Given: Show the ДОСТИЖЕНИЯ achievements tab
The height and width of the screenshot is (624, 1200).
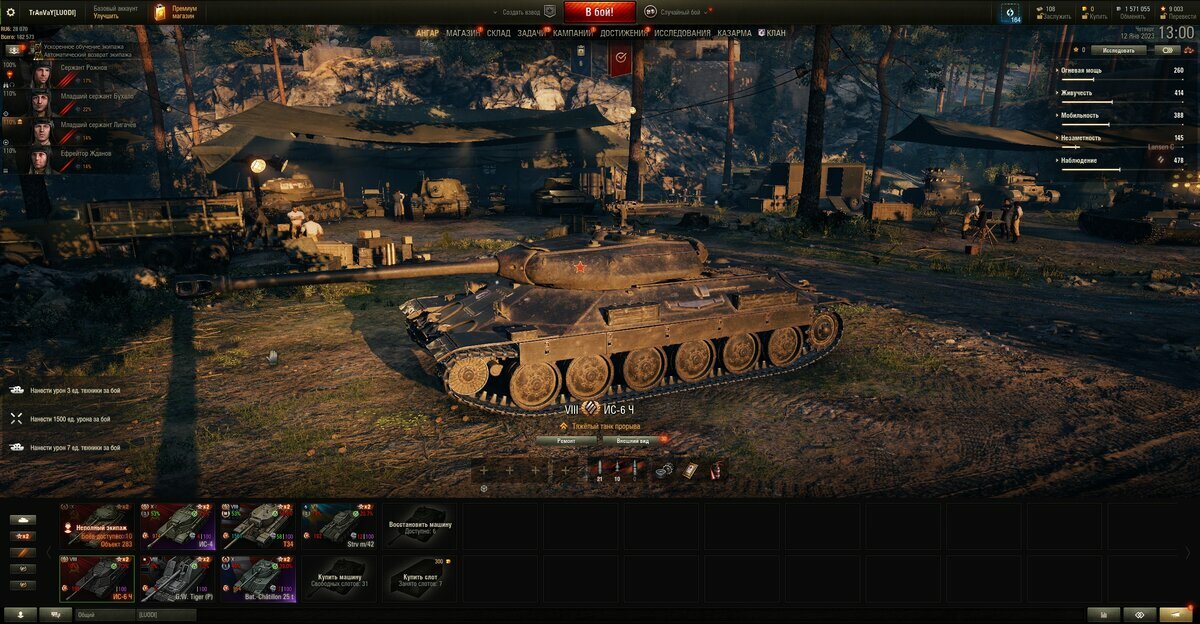Looking at the screenshot, I should pyautogui.click(x=624, y=33).
